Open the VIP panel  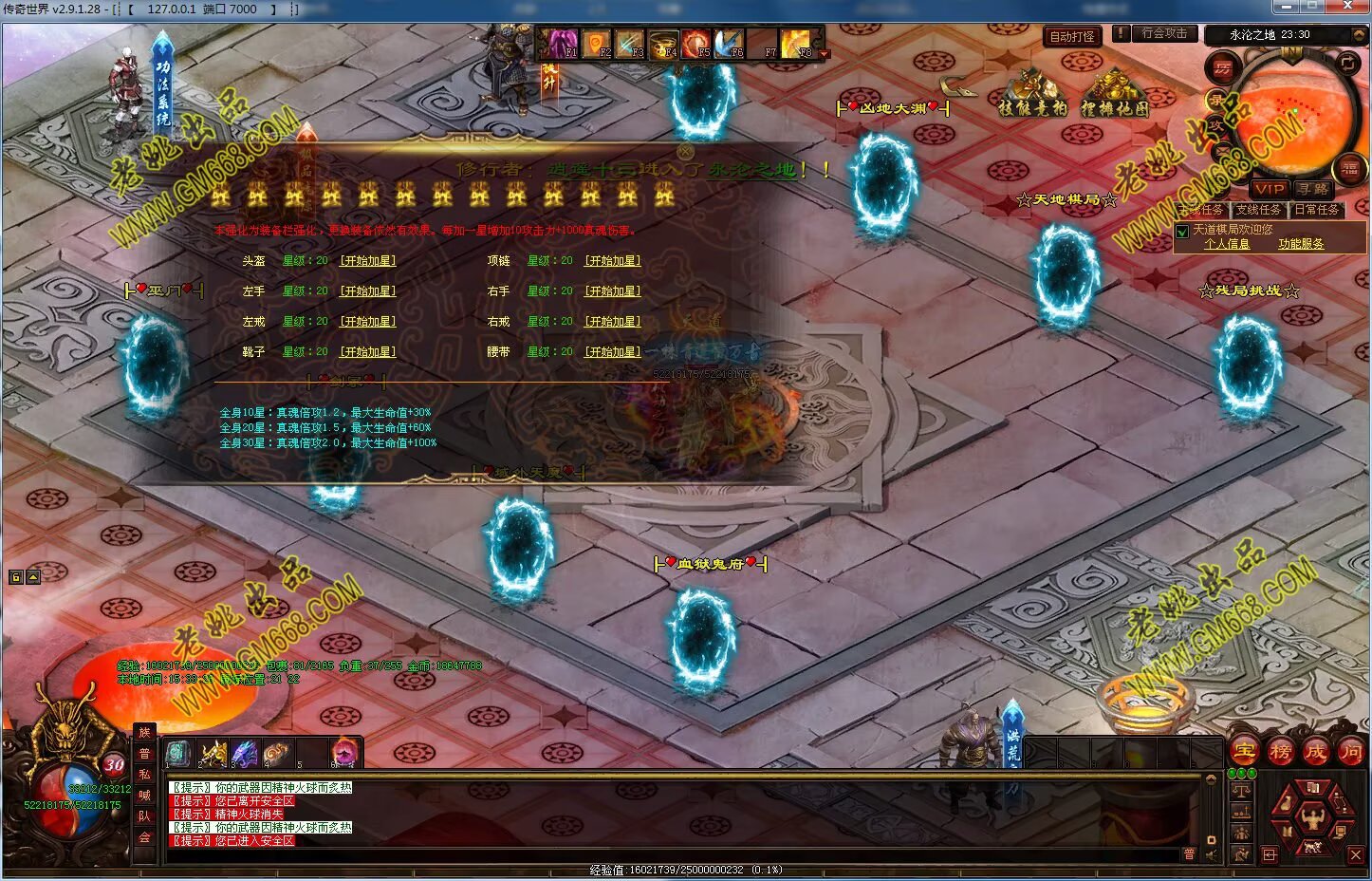[x=1270, y=189]
